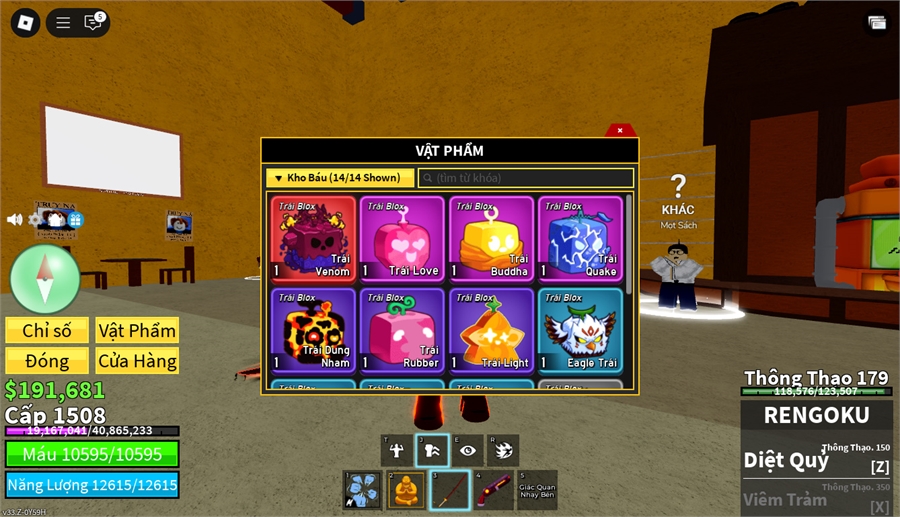Click the keyword search field
The height and width of the screenshot is (517, 900).
(526, 178)
